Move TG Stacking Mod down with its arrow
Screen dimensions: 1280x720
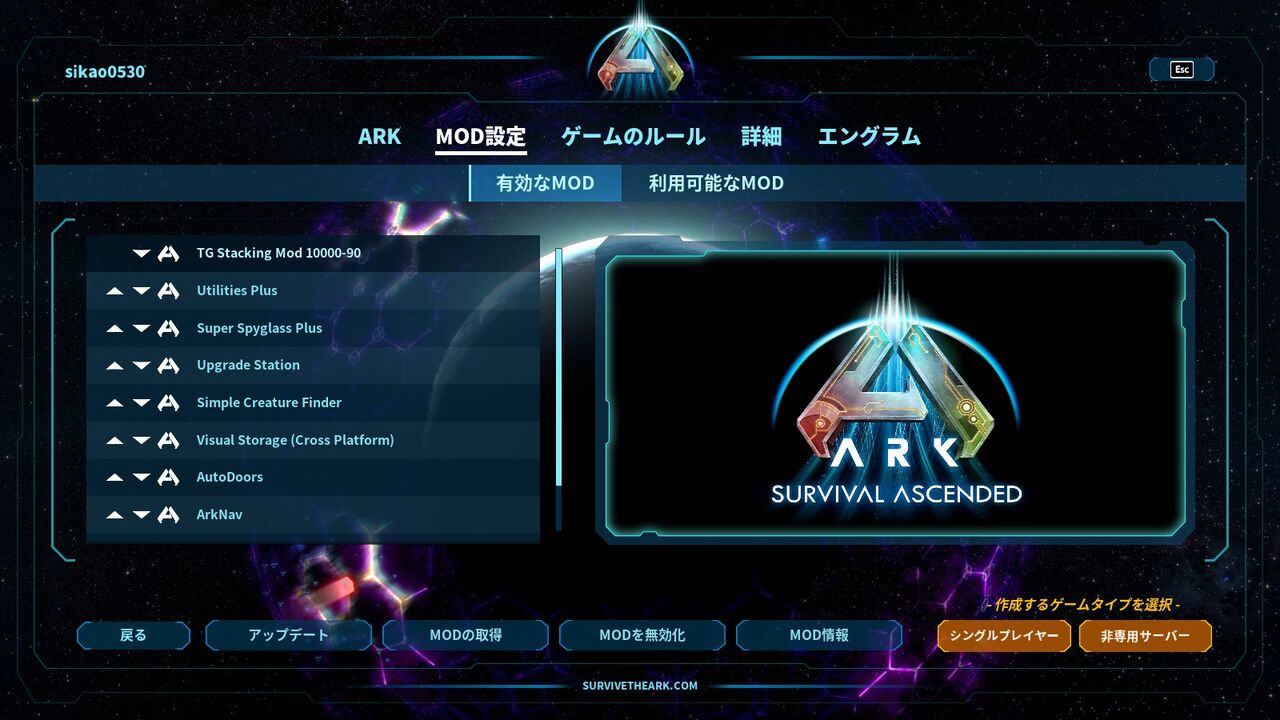click(x=141, y=253)
